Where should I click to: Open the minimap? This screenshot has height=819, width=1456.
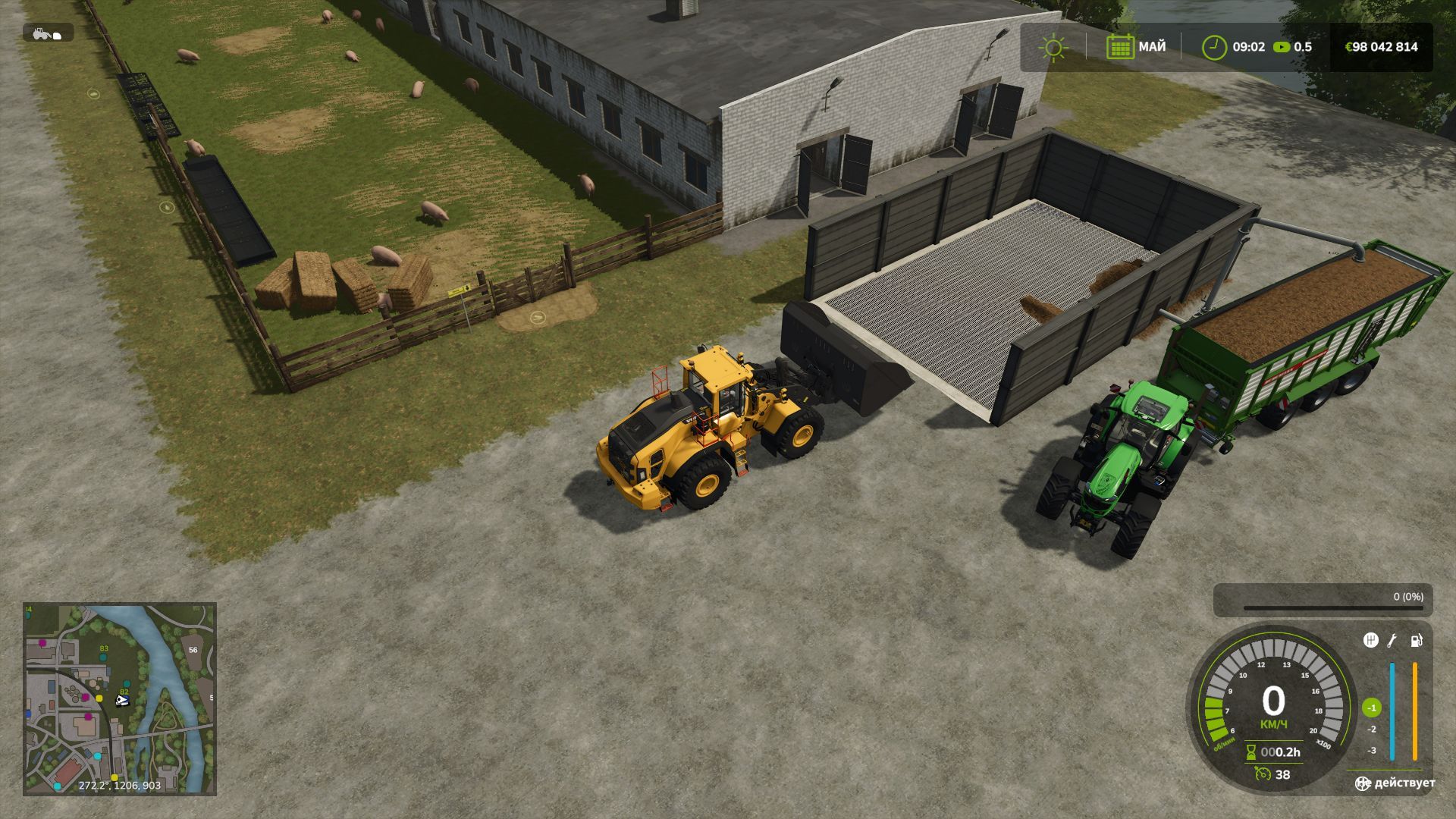point(120,698)
